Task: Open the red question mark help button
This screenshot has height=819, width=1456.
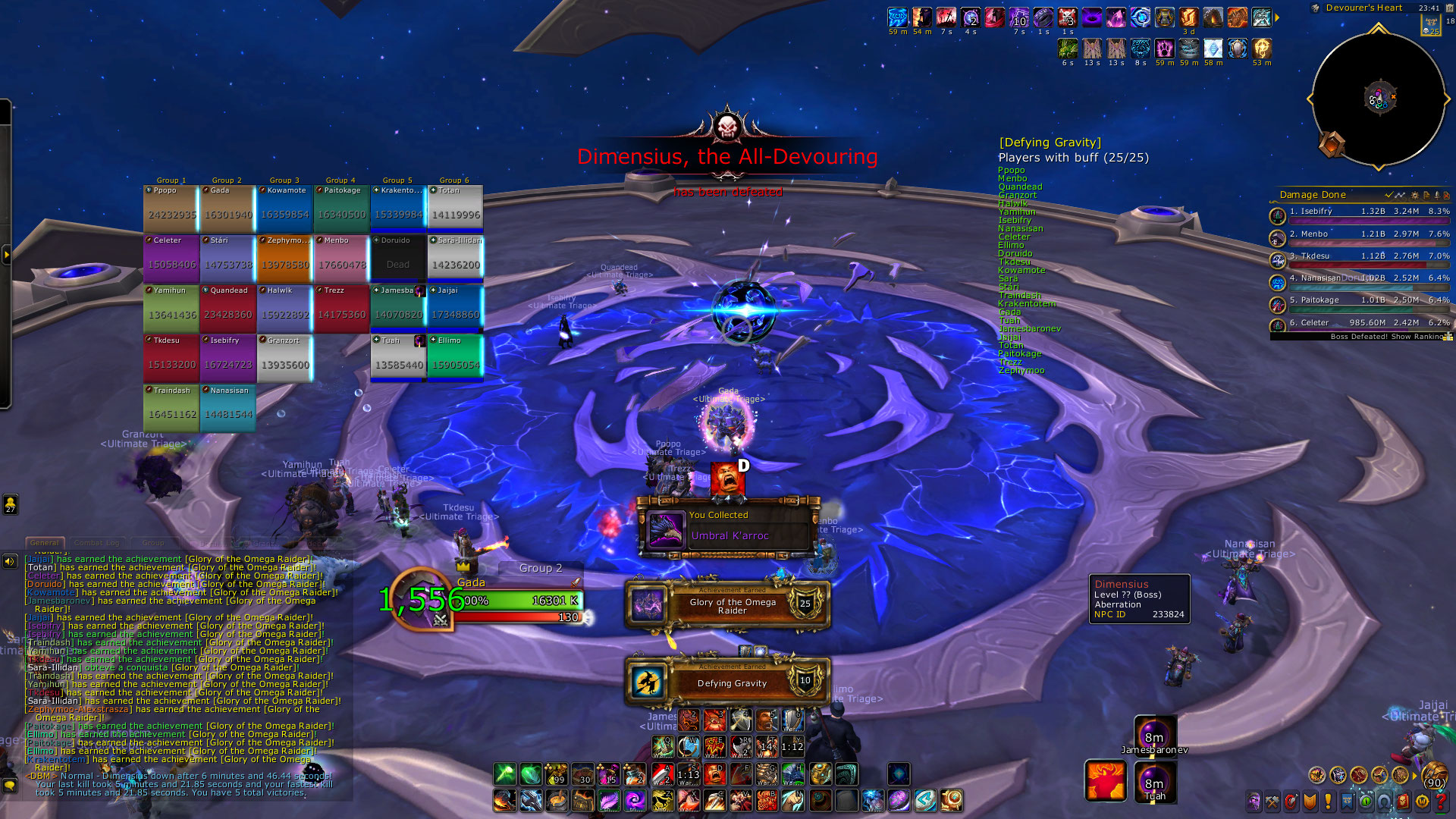Action: coord(1441,801)
